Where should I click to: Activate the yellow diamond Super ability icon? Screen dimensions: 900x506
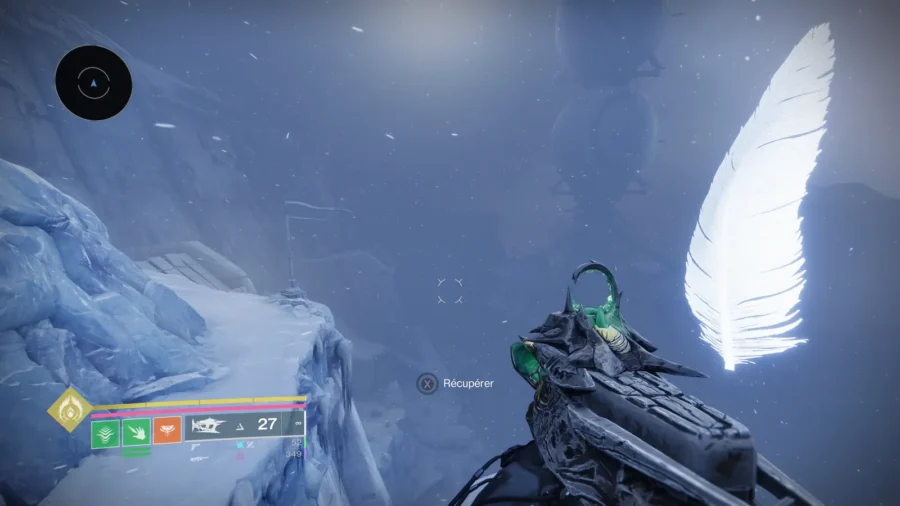(70, 409)
